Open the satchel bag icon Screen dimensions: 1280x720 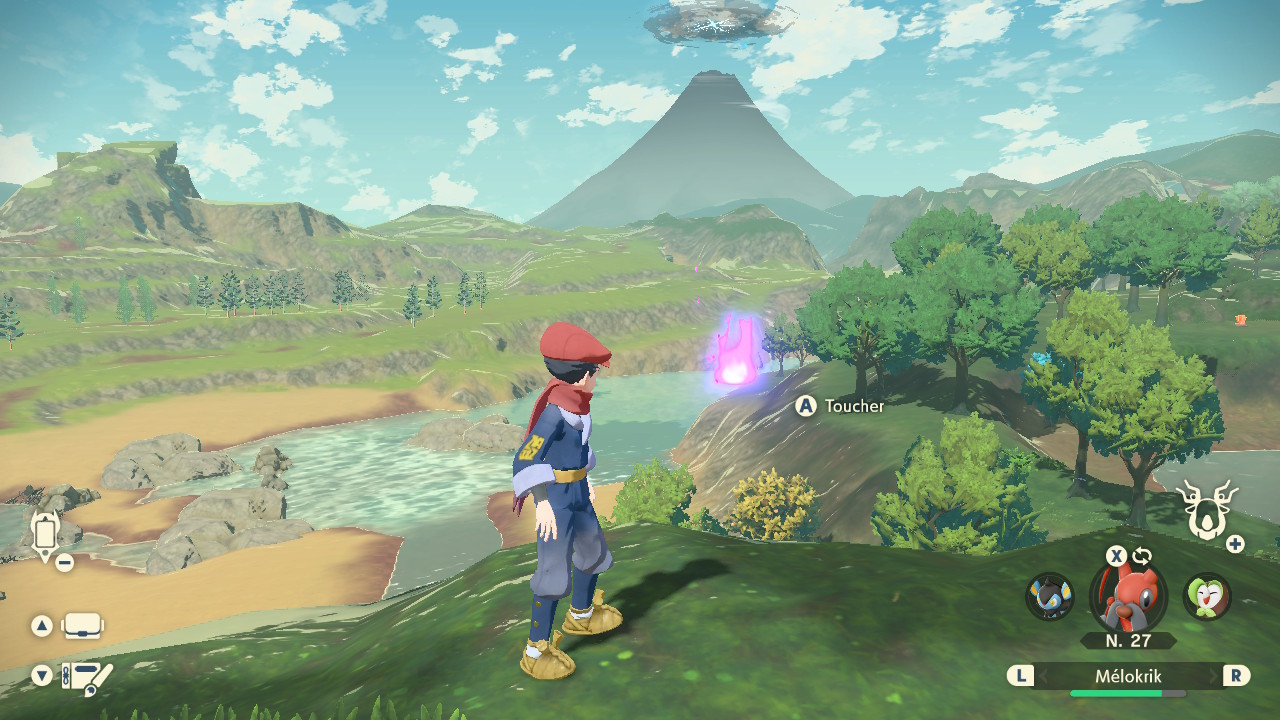click(x=82, y=627)
